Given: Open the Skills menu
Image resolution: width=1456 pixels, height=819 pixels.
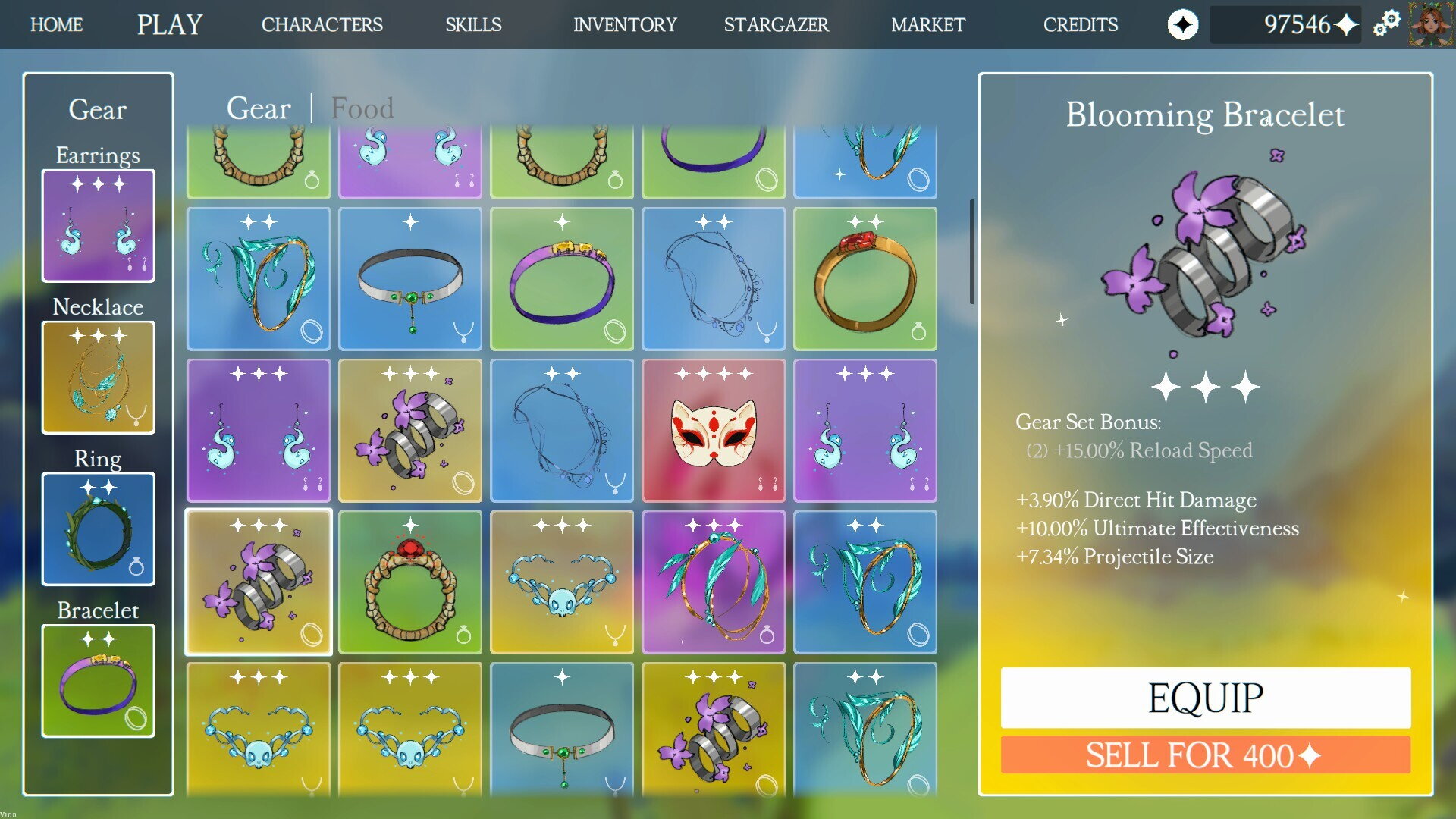Looking at the screenshot, I should click(473, 25).
